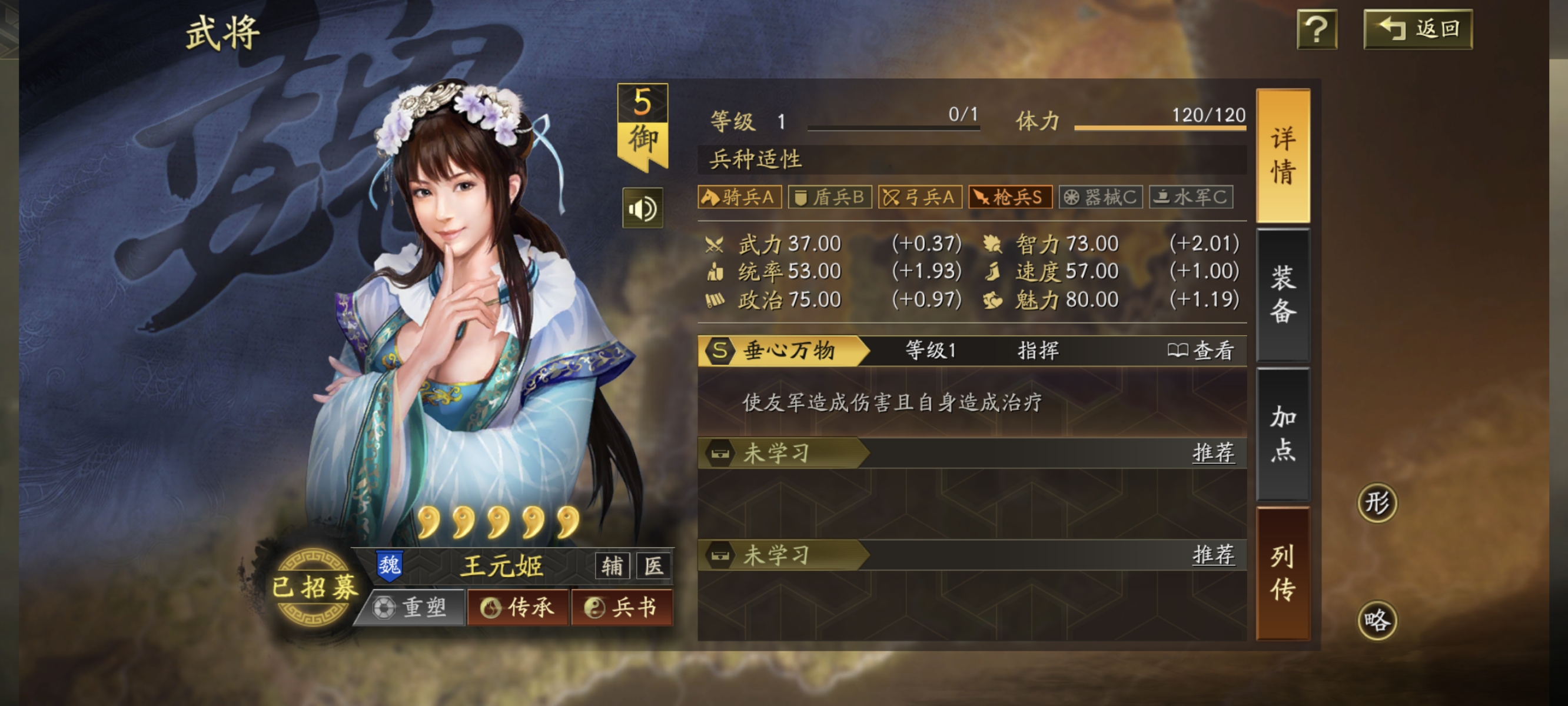Select the 盾兵B shield aptitude
The height and width of the screenshot is (706, 1568).
tap(829, 197)
